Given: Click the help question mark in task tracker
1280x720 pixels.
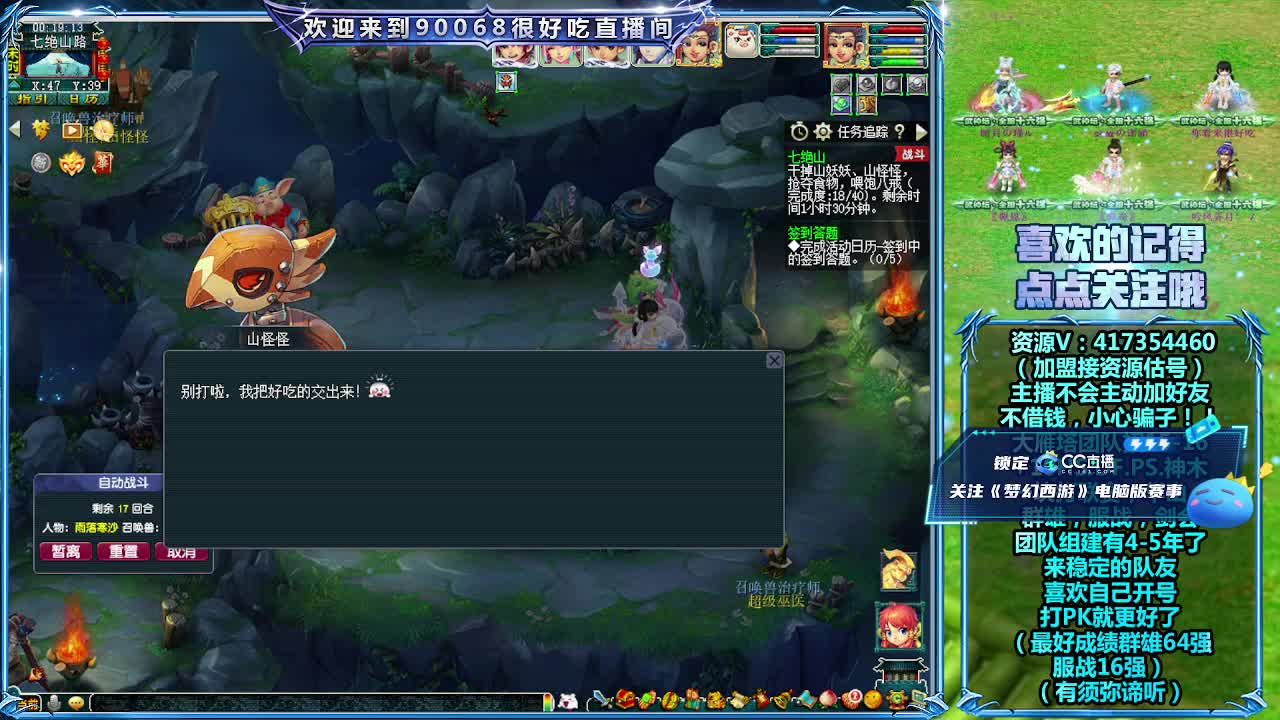Looking at the screenshot, I should (898, 131).
